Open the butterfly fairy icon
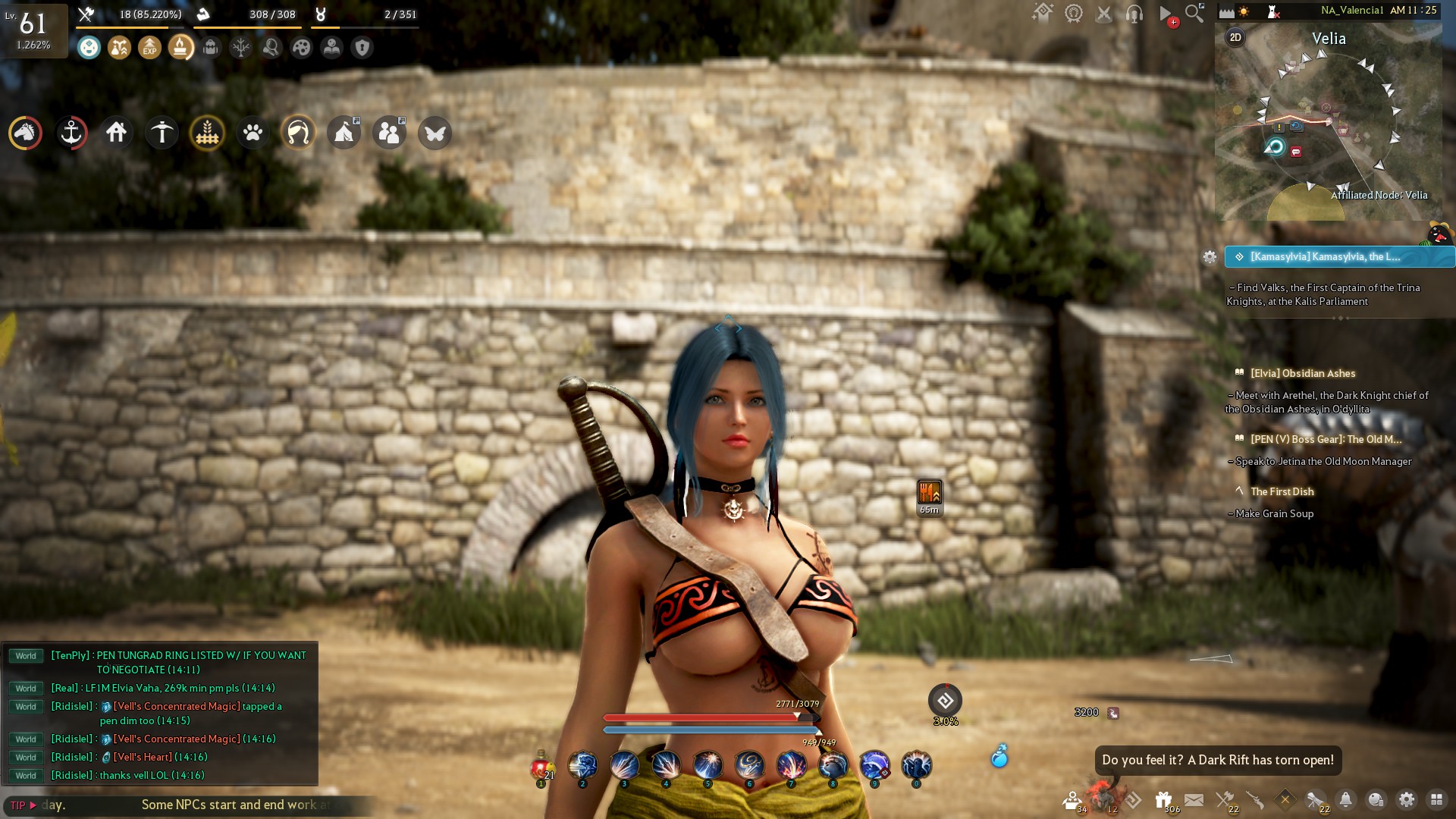Viewport: 1456px width, 819px height. 435,133
